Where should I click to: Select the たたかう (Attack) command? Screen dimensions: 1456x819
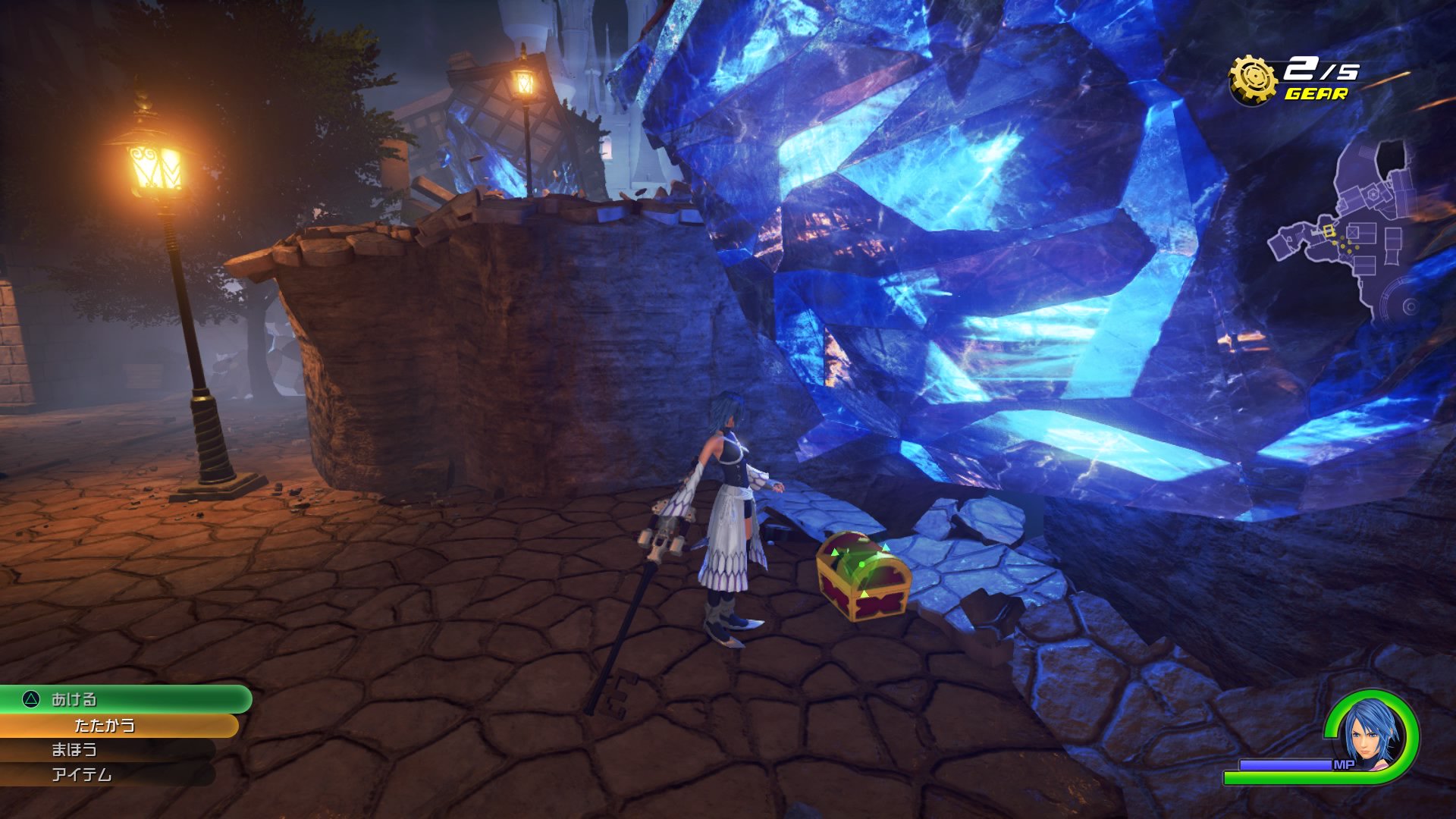tap(106, 724)
